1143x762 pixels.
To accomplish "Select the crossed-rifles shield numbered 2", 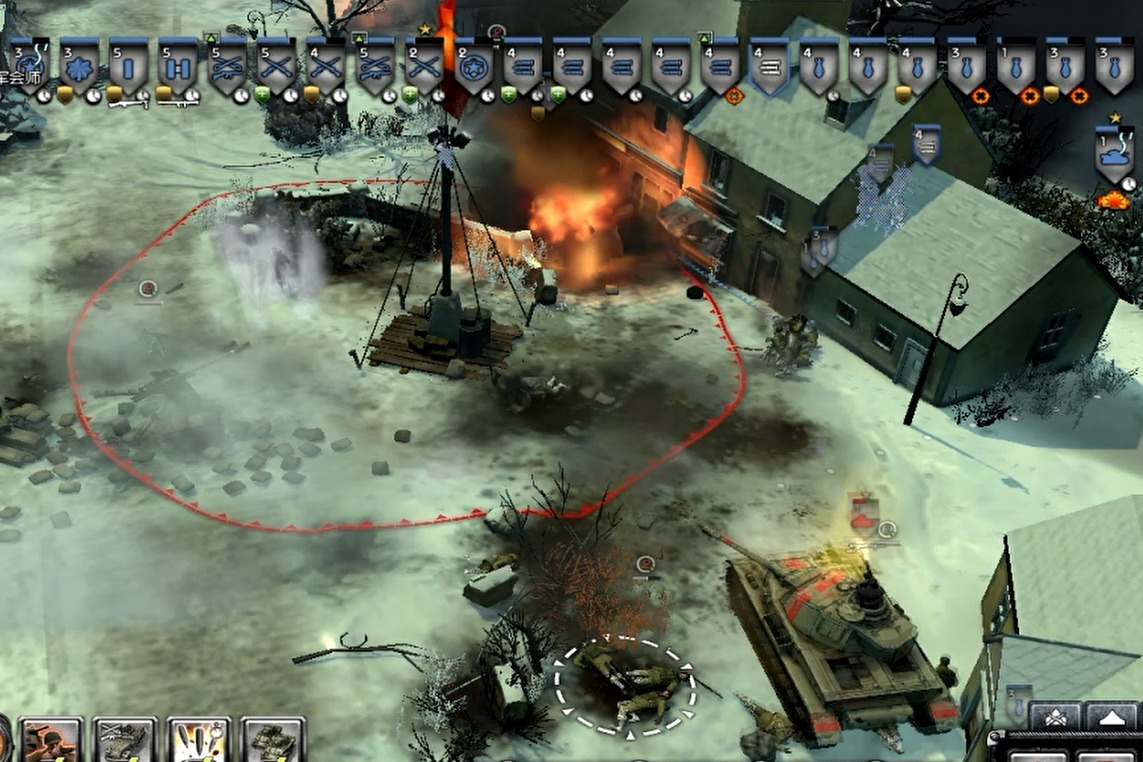I will coord(425,67).
